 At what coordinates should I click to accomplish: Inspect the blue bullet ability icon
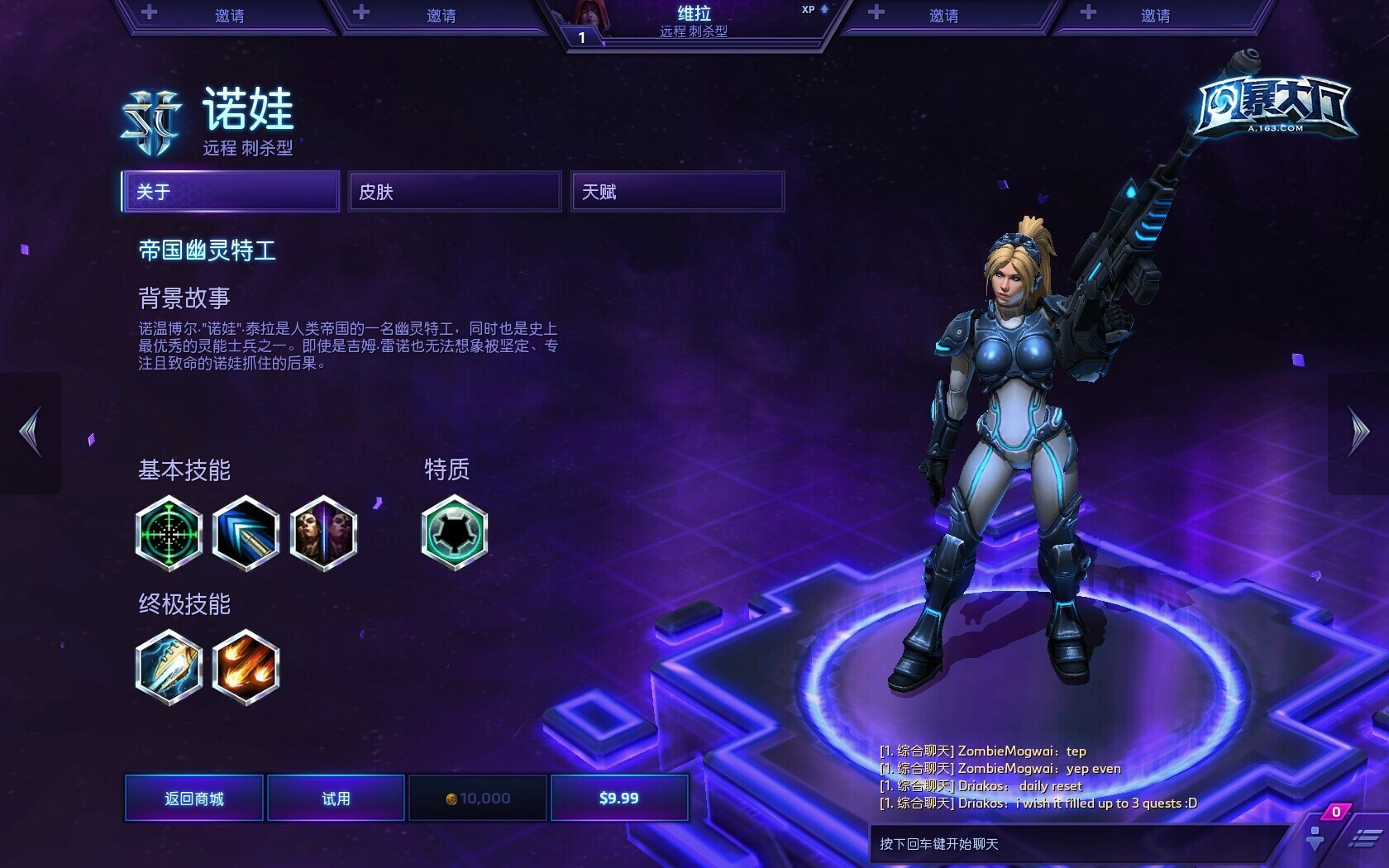[x=246, y=533]
